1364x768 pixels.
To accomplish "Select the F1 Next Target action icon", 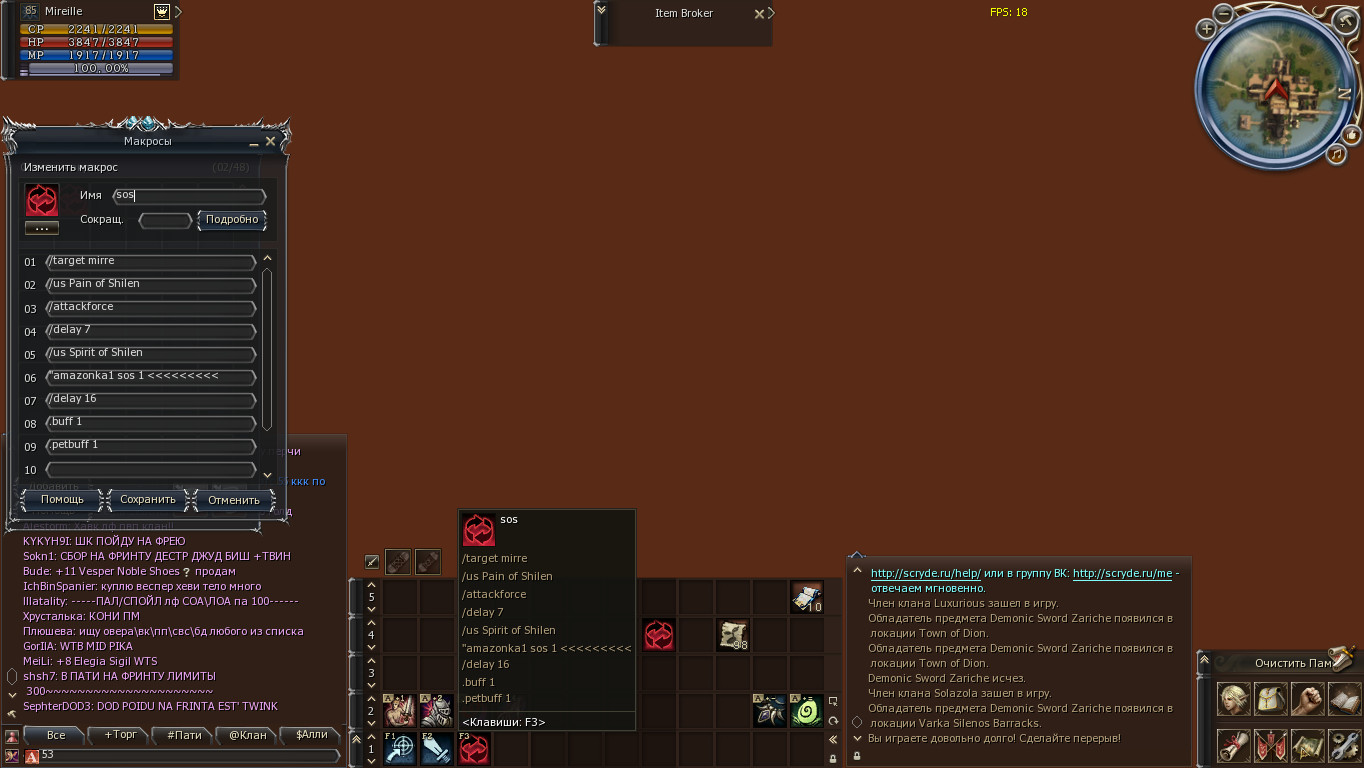I will coord(399,749).
